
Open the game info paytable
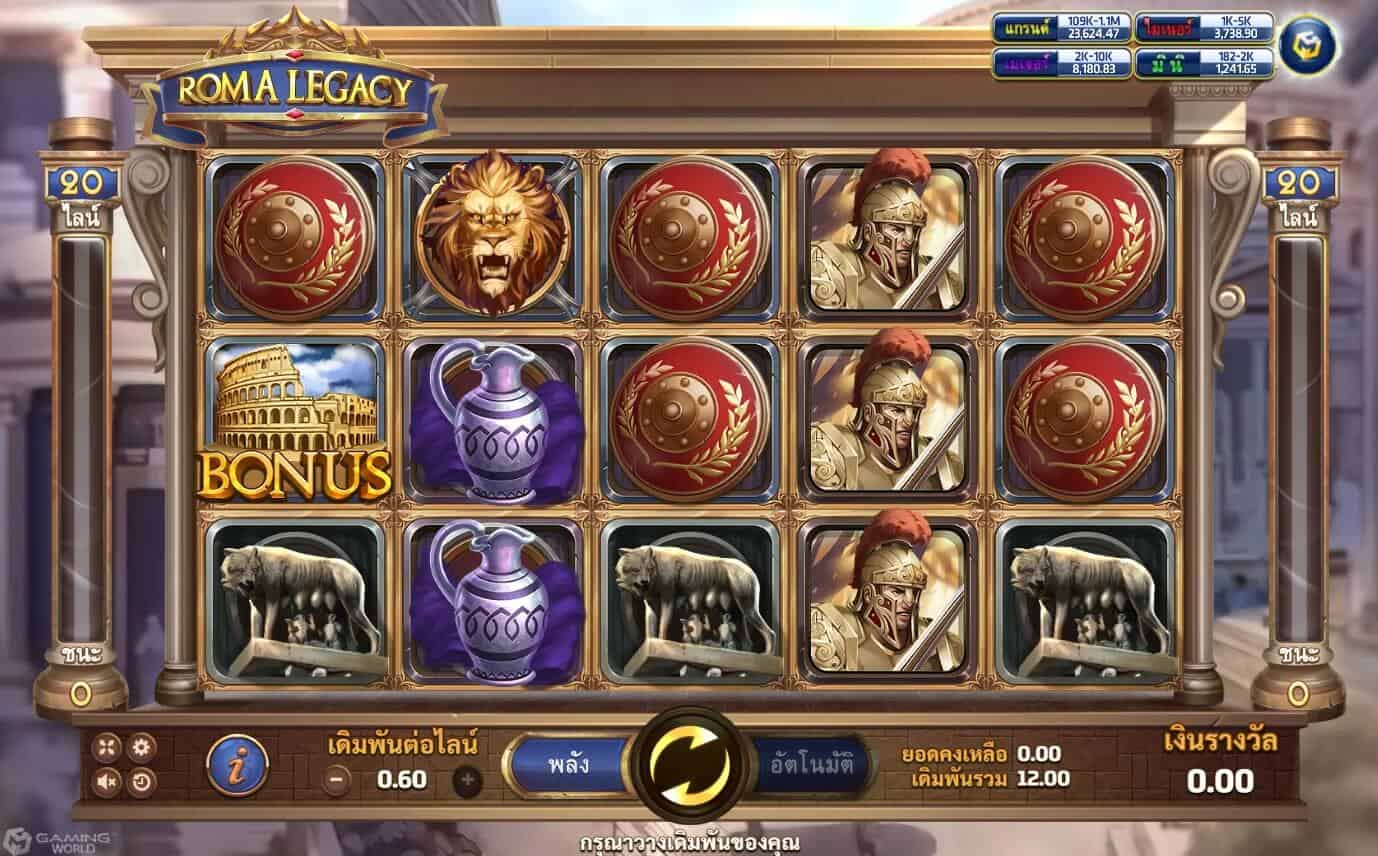coord(239,763)
